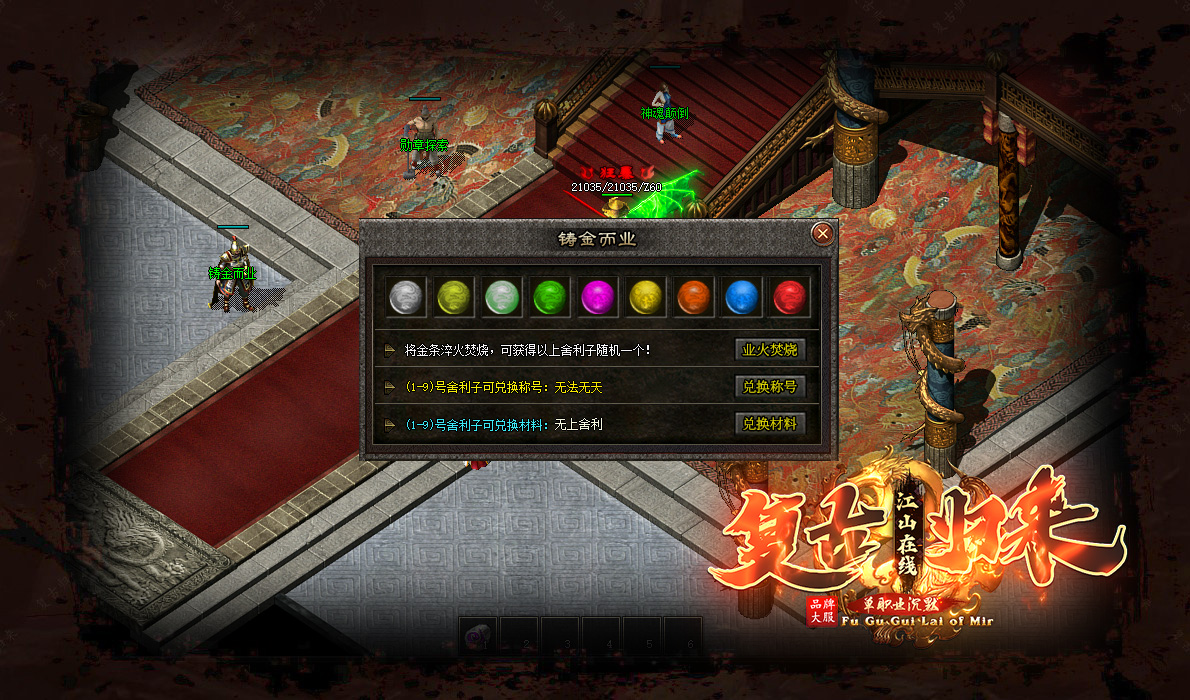Viewport: 1190px width, 700px height.
Task: Close the 铸金而业 dialog window
Action: (822, 234)
